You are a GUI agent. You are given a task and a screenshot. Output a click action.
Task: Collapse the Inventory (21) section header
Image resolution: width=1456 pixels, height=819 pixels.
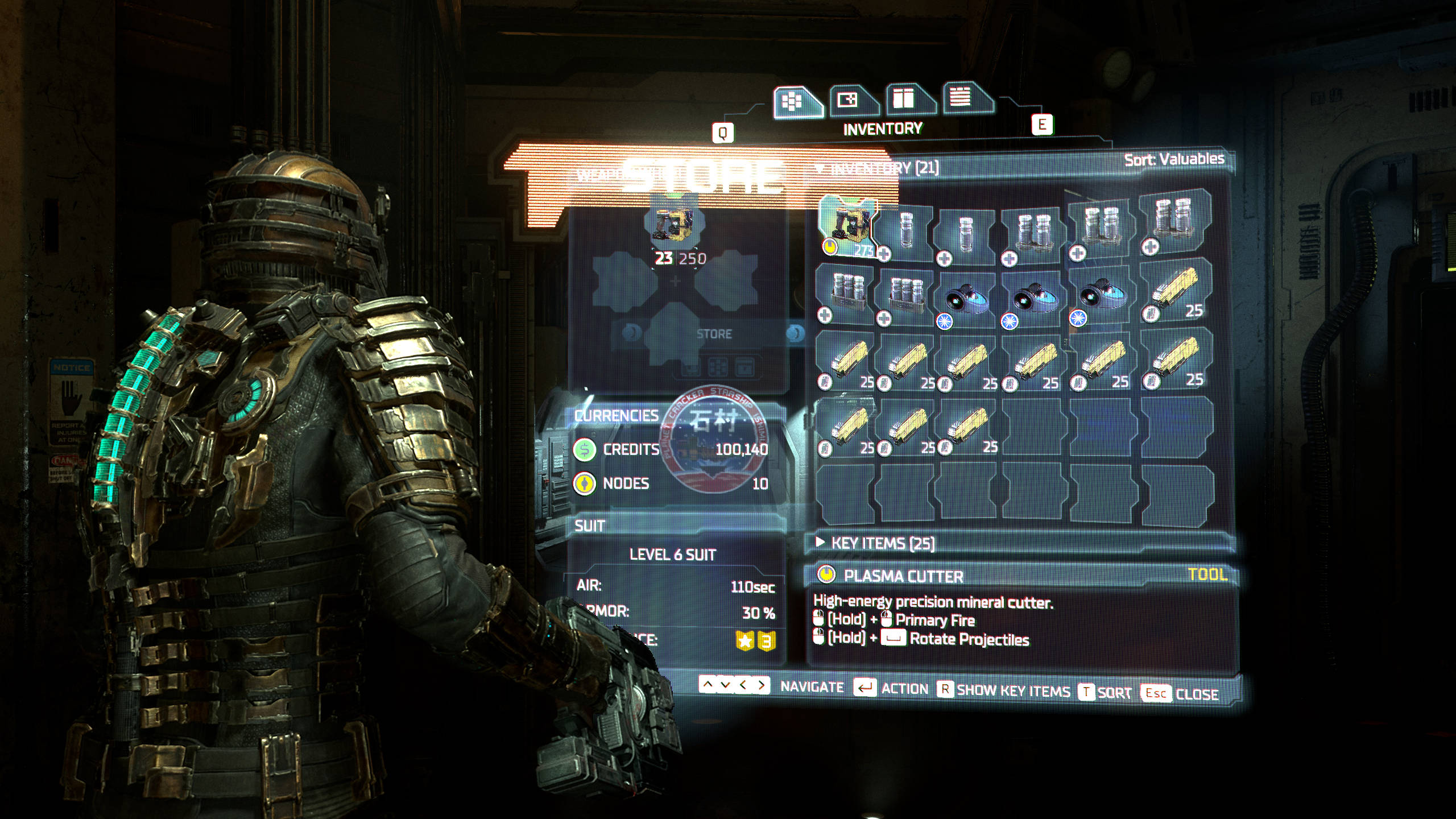(879, 168)
